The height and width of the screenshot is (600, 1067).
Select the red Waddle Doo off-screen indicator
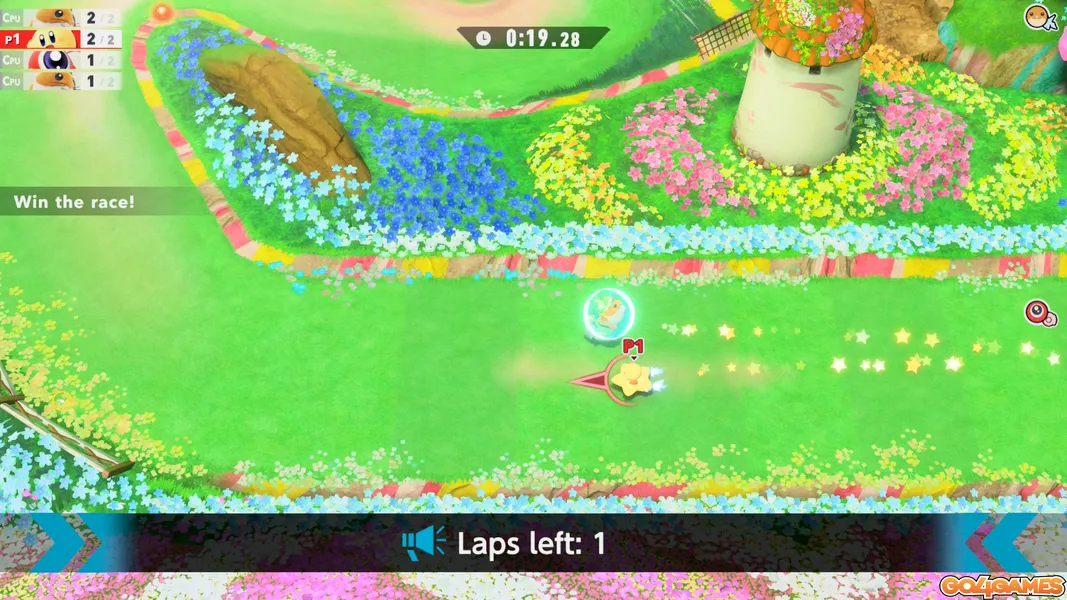1041,313
